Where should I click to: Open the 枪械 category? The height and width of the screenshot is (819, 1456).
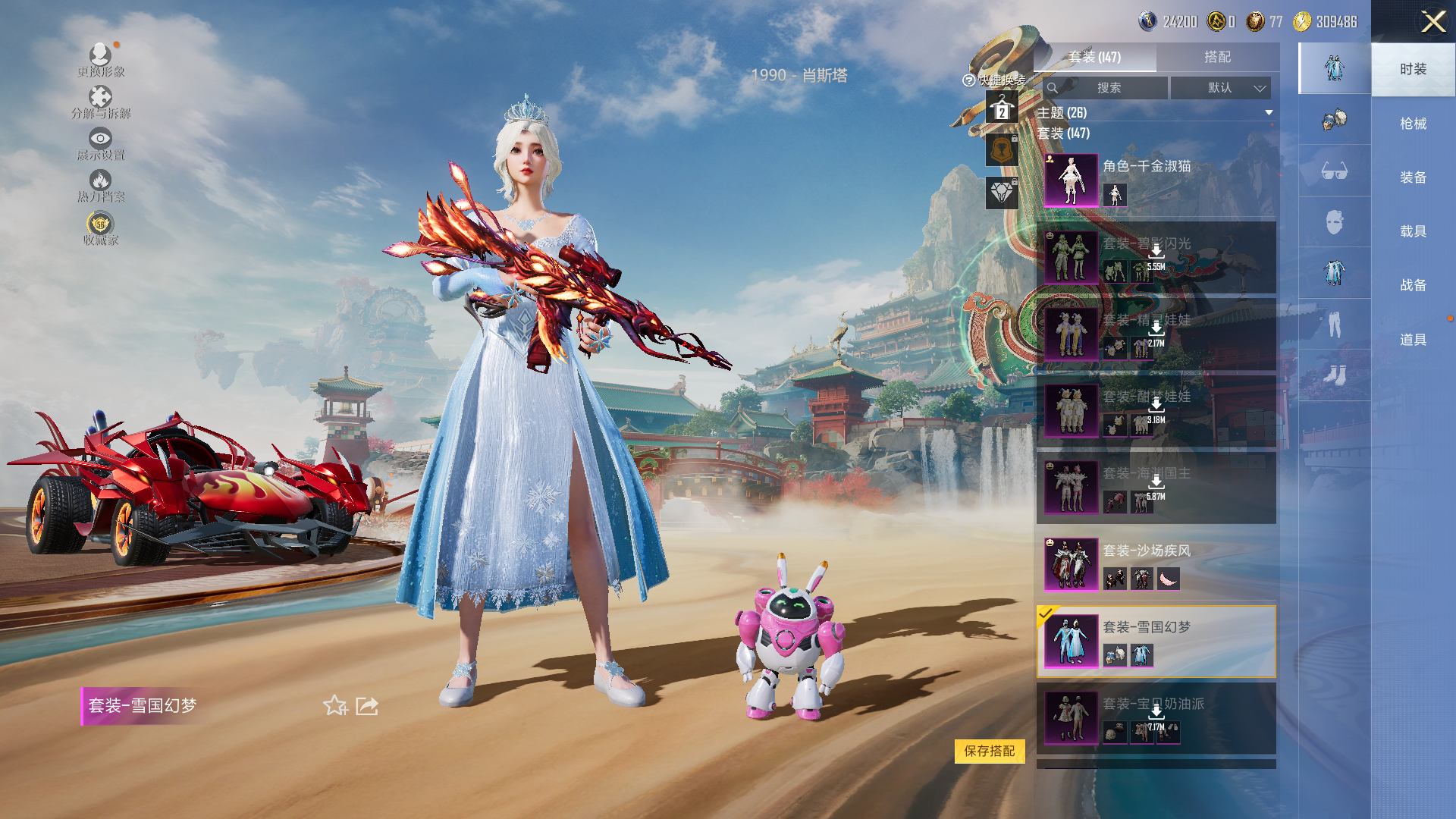pos(1413,124)
